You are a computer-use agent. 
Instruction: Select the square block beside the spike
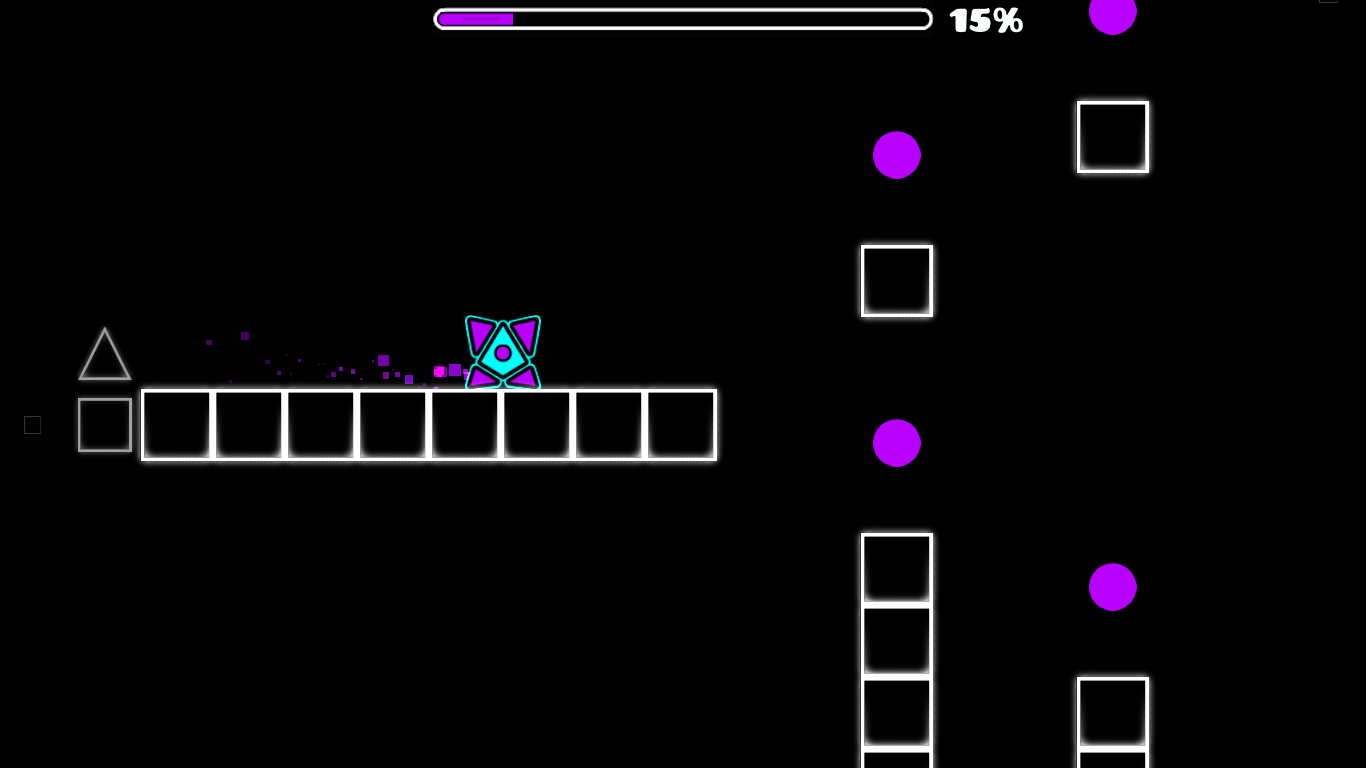(x=104, y=425)
